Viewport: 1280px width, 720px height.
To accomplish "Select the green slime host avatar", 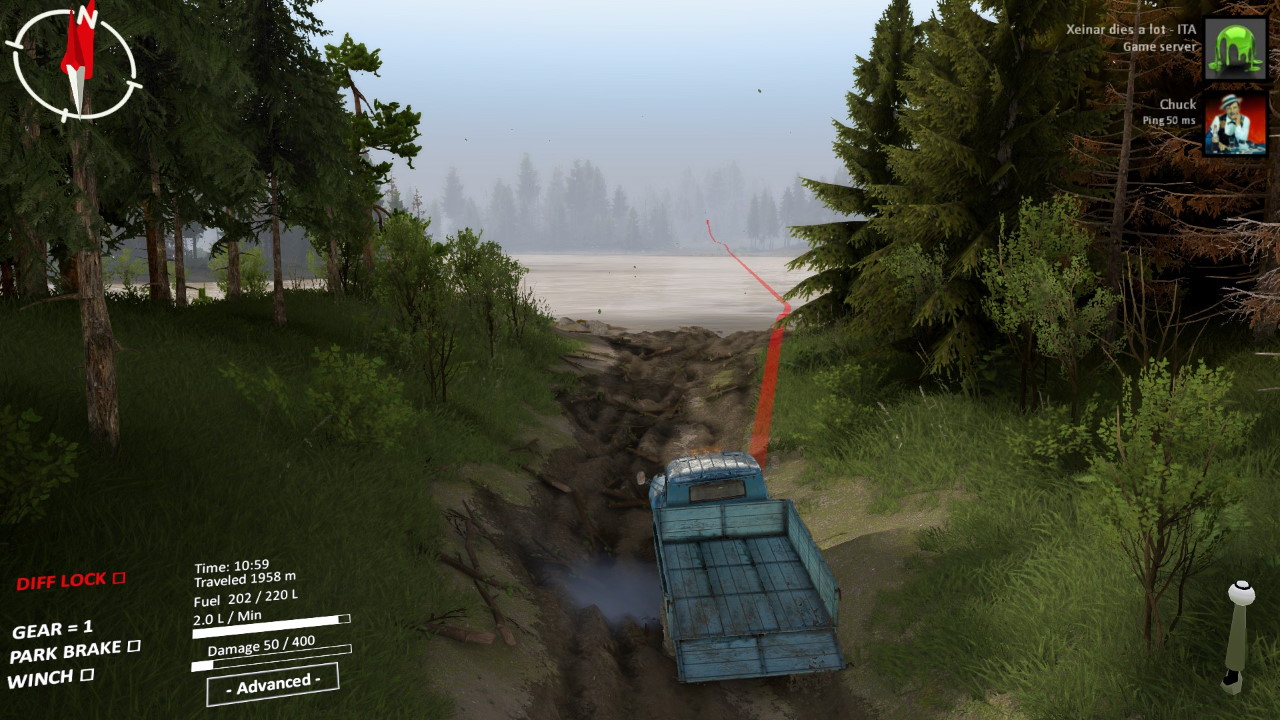I will point(1234,48).
